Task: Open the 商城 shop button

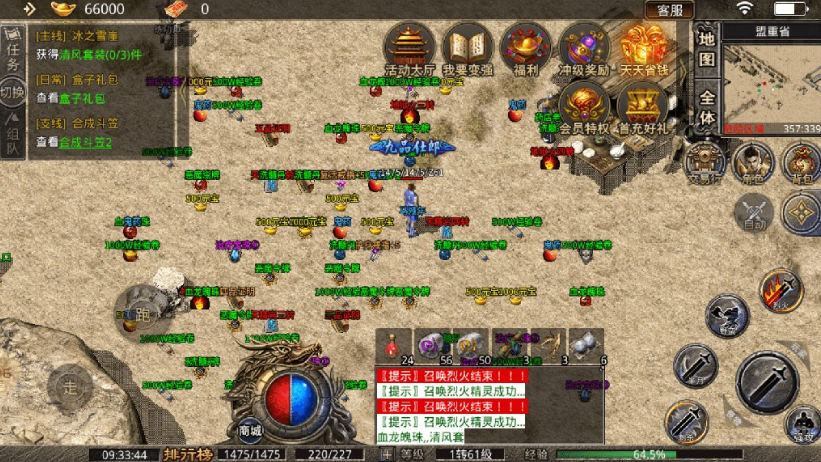Action: coord(250,430)
